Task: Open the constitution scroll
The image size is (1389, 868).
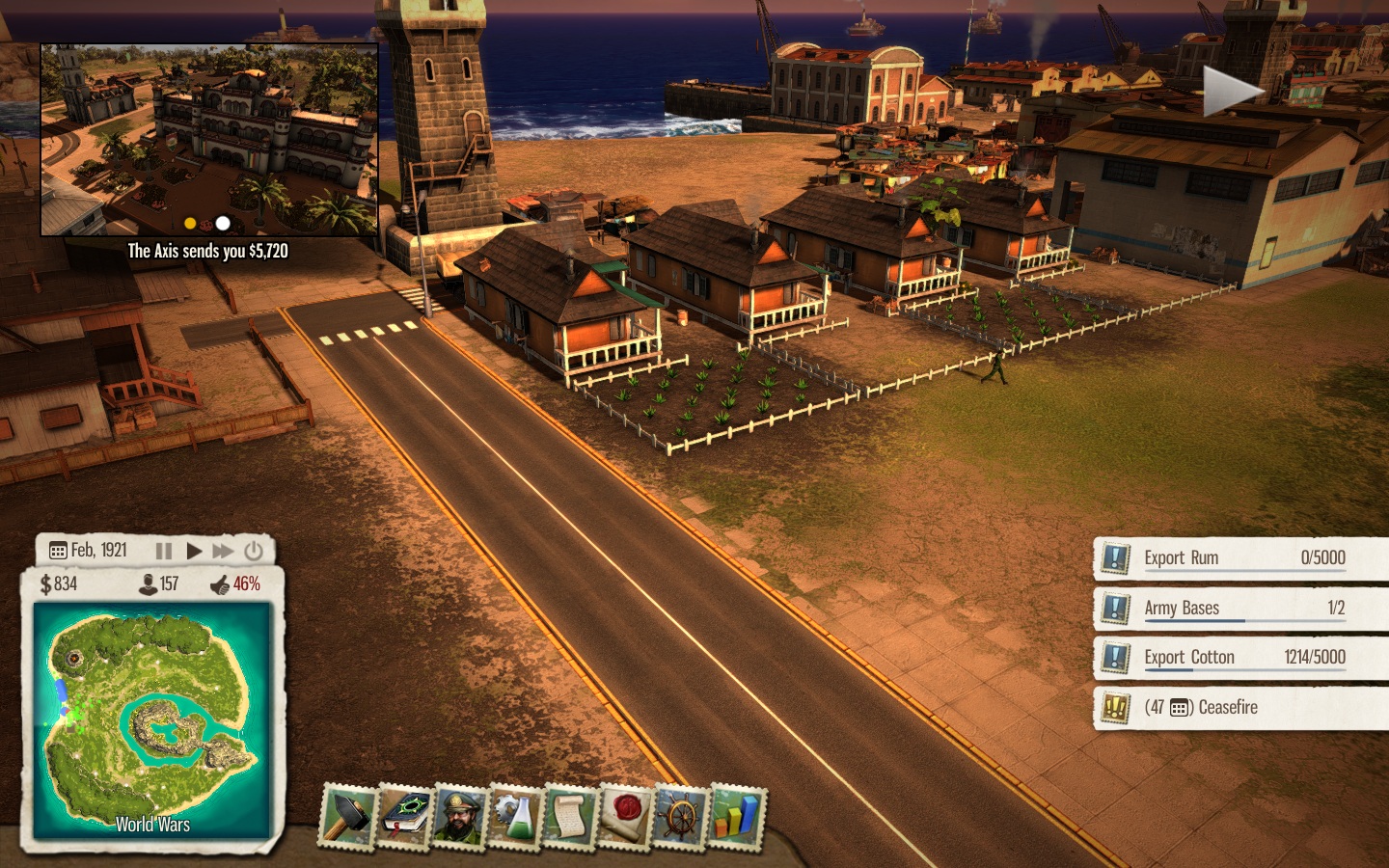Action: [571, 817]
